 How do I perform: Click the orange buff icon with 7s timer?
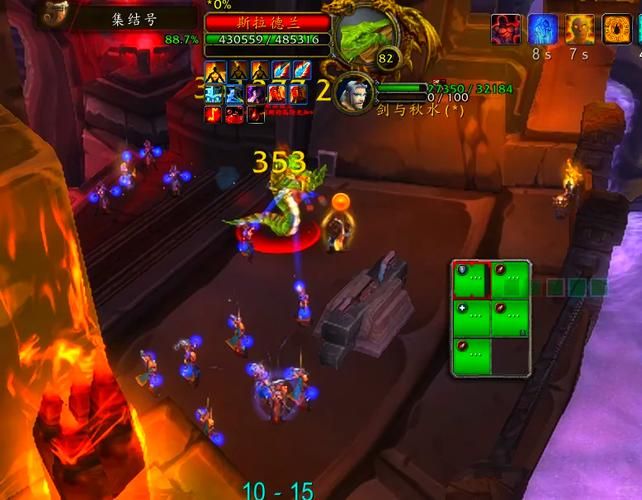579,30
